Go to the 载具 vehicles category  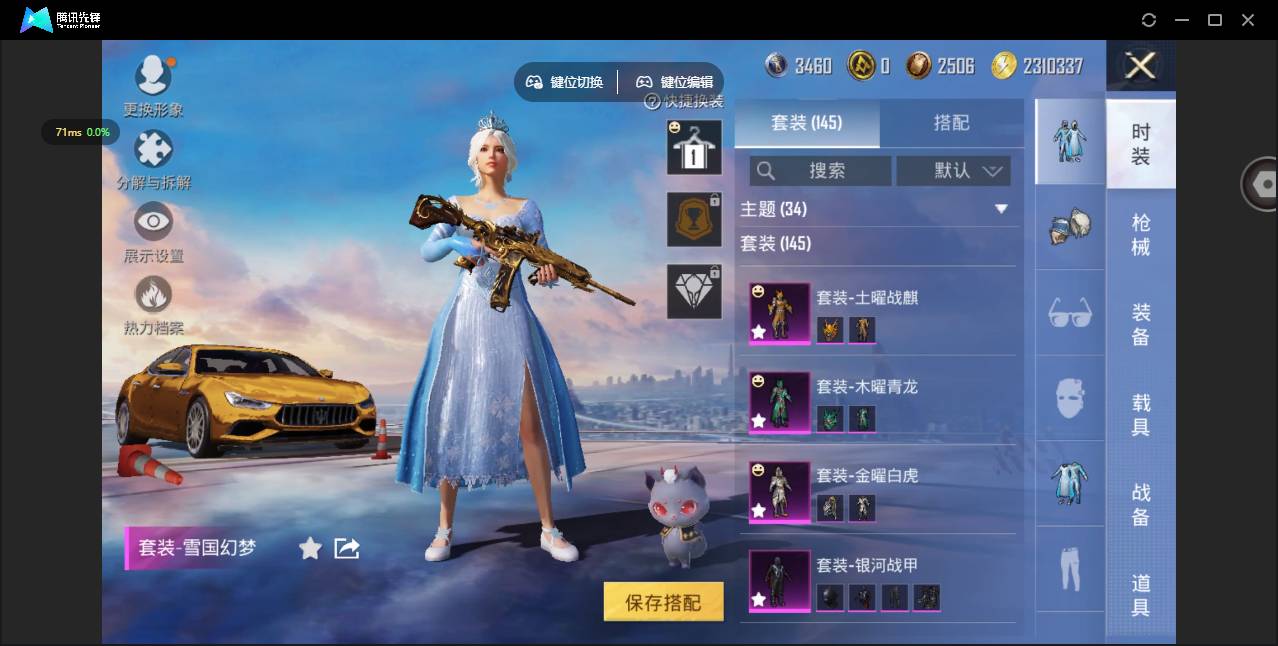(1141, 415)
